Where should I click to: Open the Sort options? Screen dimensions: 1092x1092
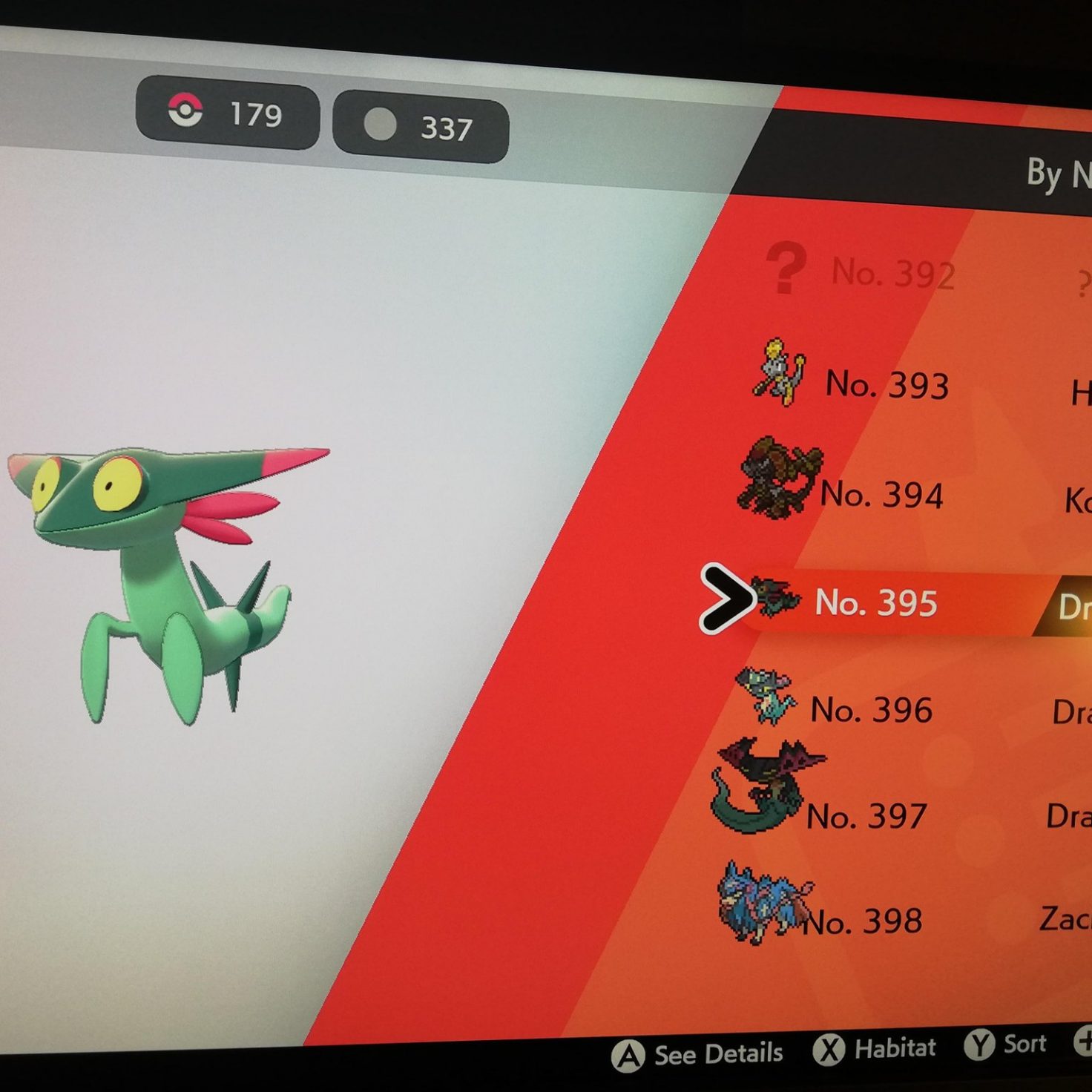click(1006, 1045)
